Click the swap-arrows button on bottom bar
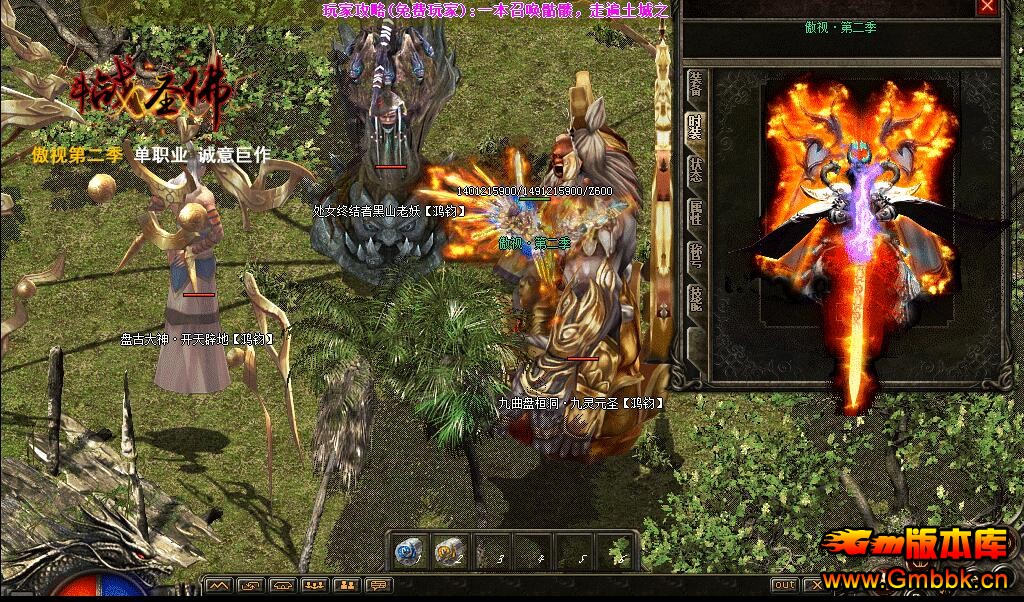The width and height of the screenshot is (1024, 602). point(251,585)
